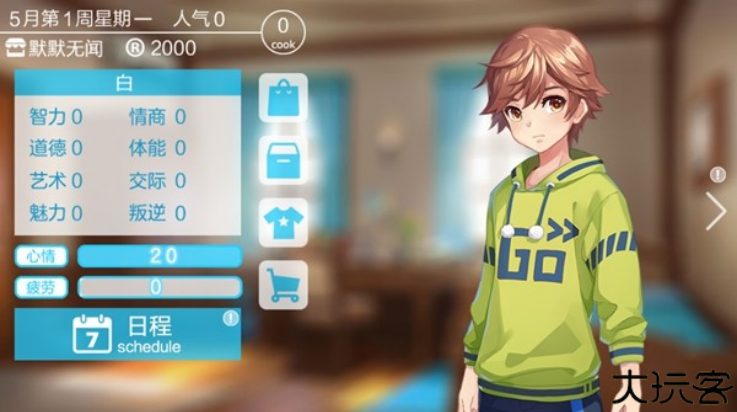Open the storage box icon
The width and height of the screenshot is (737, 412).
click(x=283, y=160)
